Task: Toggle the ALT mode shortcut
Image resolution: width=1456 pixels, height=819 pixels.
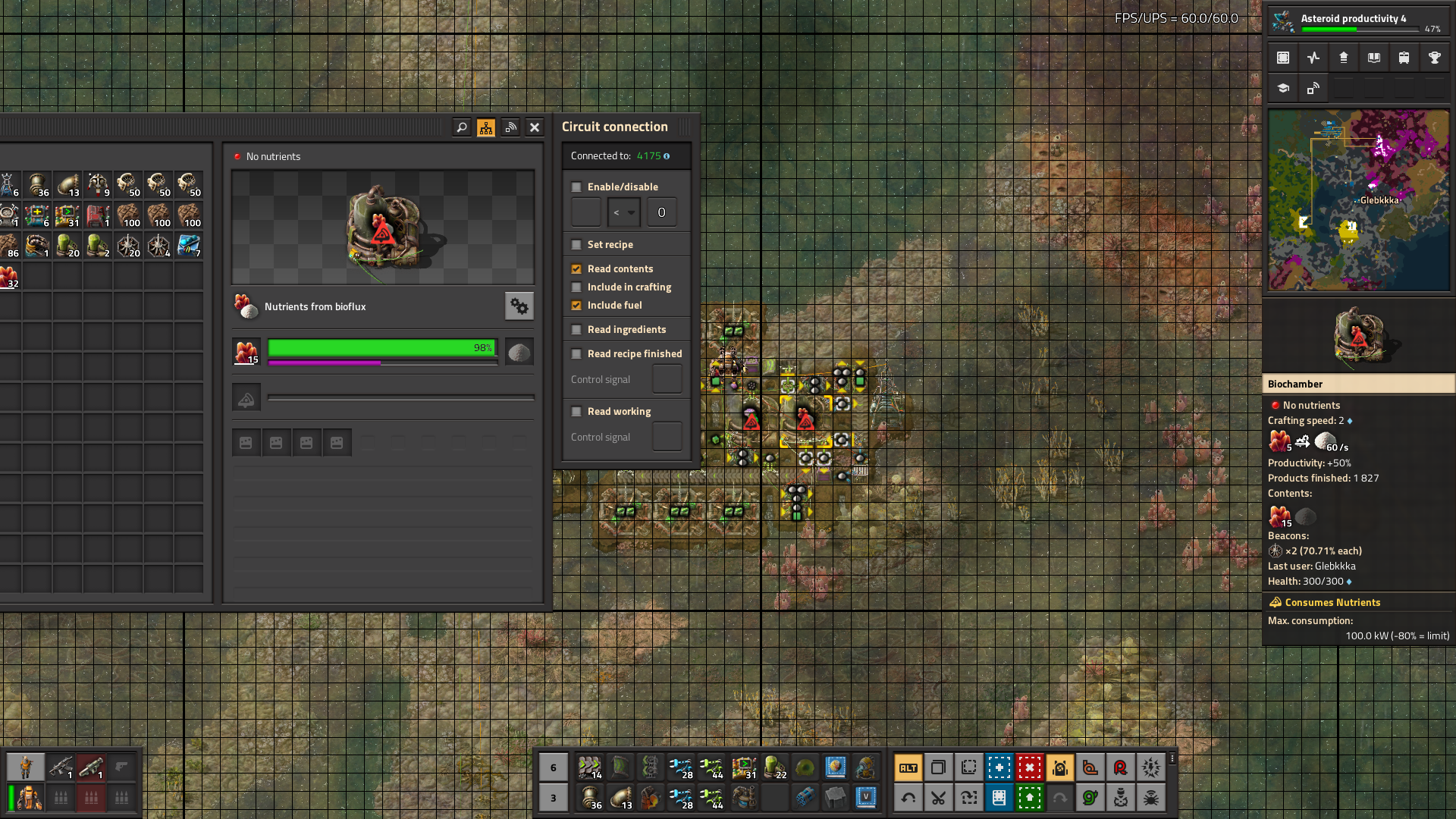Action: (x=908, y=767)
